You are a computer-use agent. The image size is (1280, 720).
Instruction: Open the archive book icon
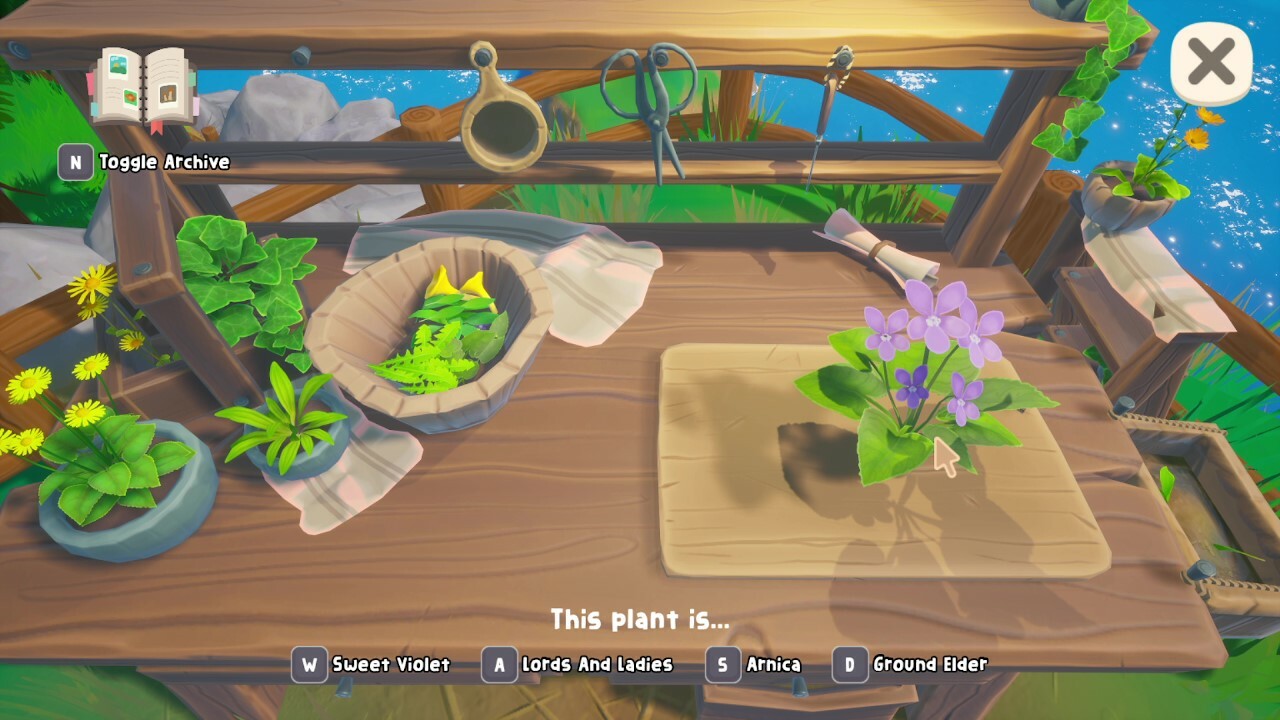coord(144,88)
